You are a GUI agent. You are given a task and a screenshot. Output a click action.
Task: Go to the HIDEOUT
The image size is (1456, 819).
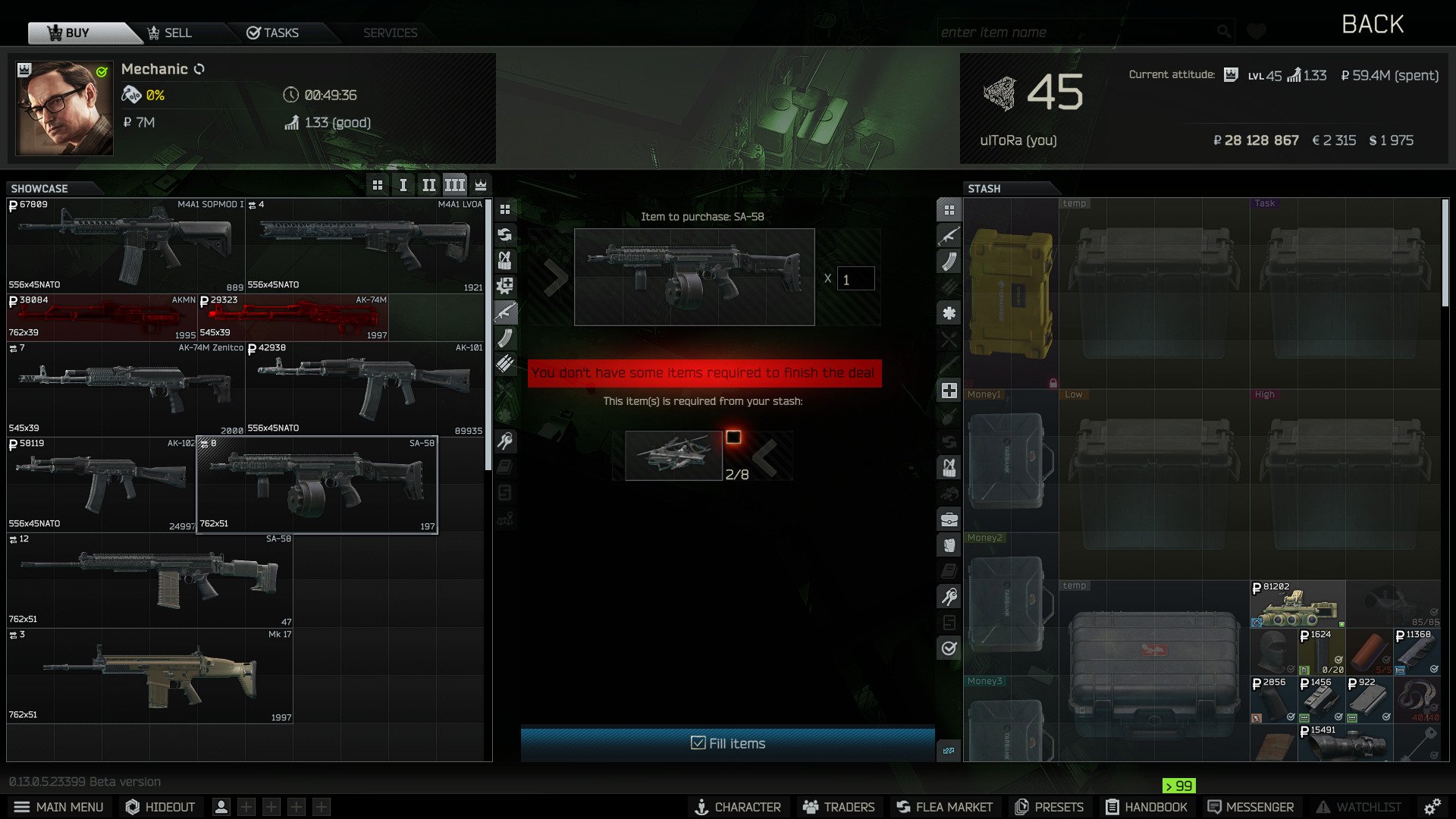click(160, 807)
